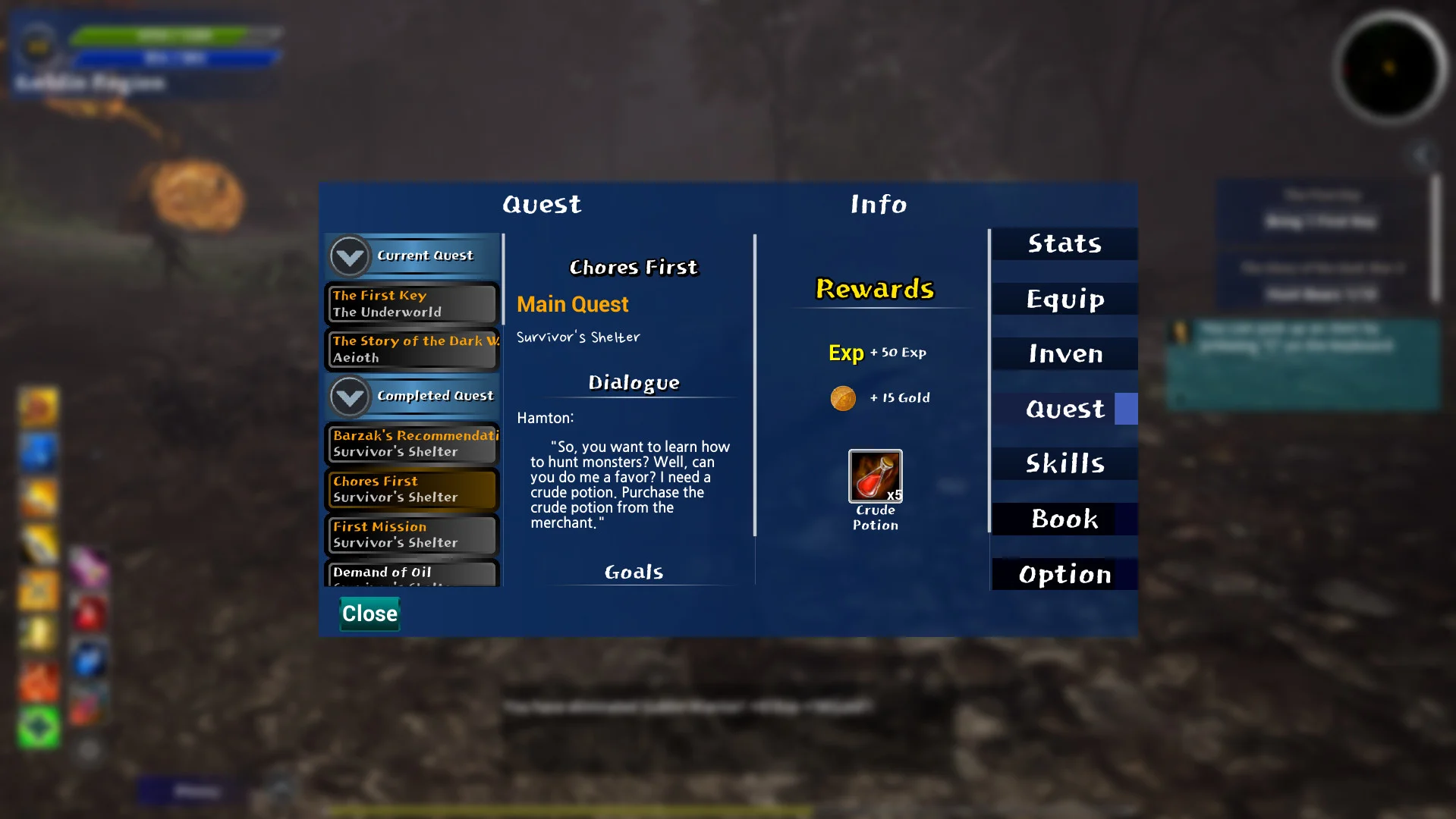The height and width of the screenshot is (819, 1456).
Task: Click the gold coin icon beside +15 Gold
Action: 843,397
